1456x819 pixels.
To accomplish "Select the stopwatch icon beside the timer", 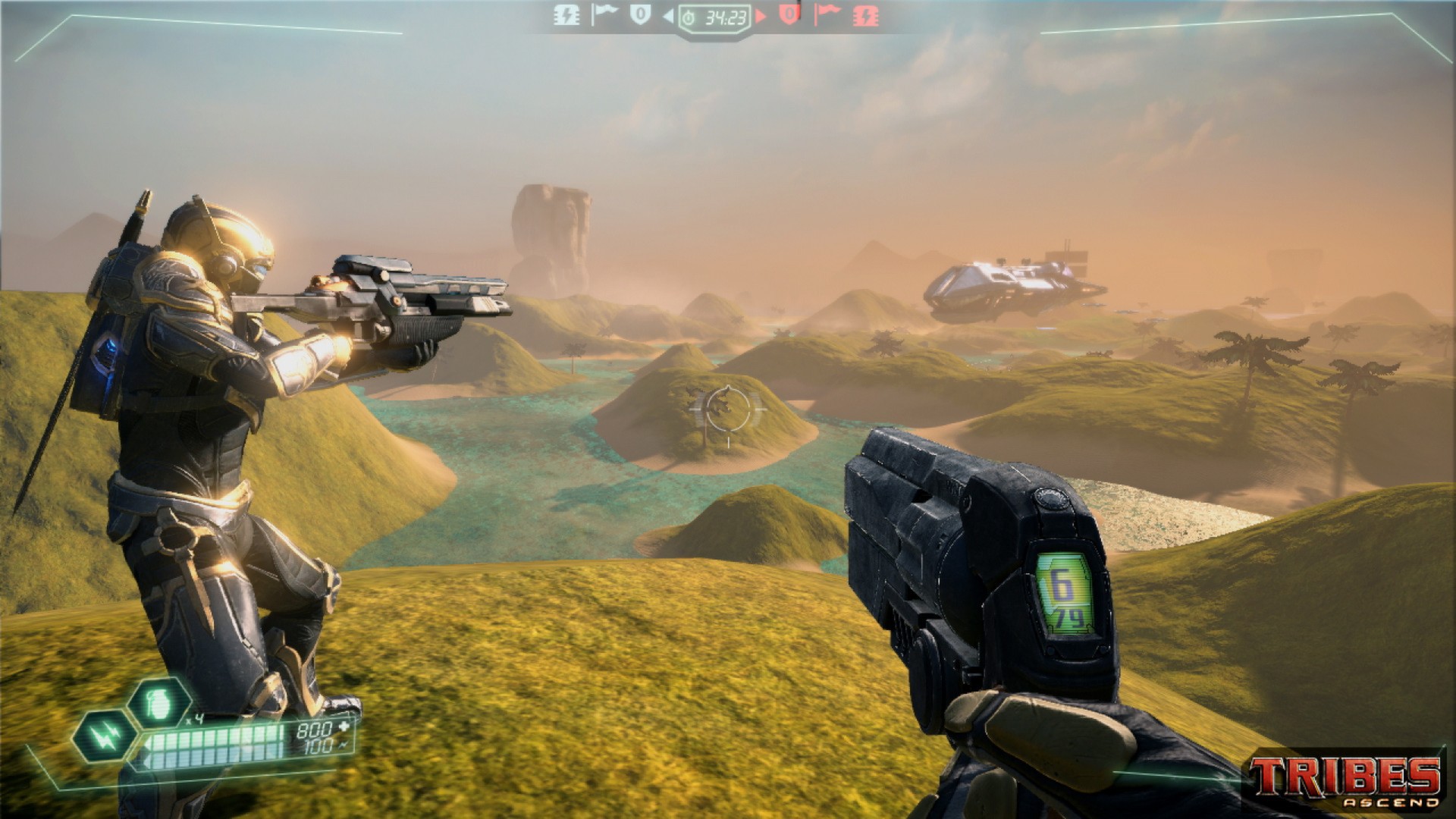I will point(689,17).
